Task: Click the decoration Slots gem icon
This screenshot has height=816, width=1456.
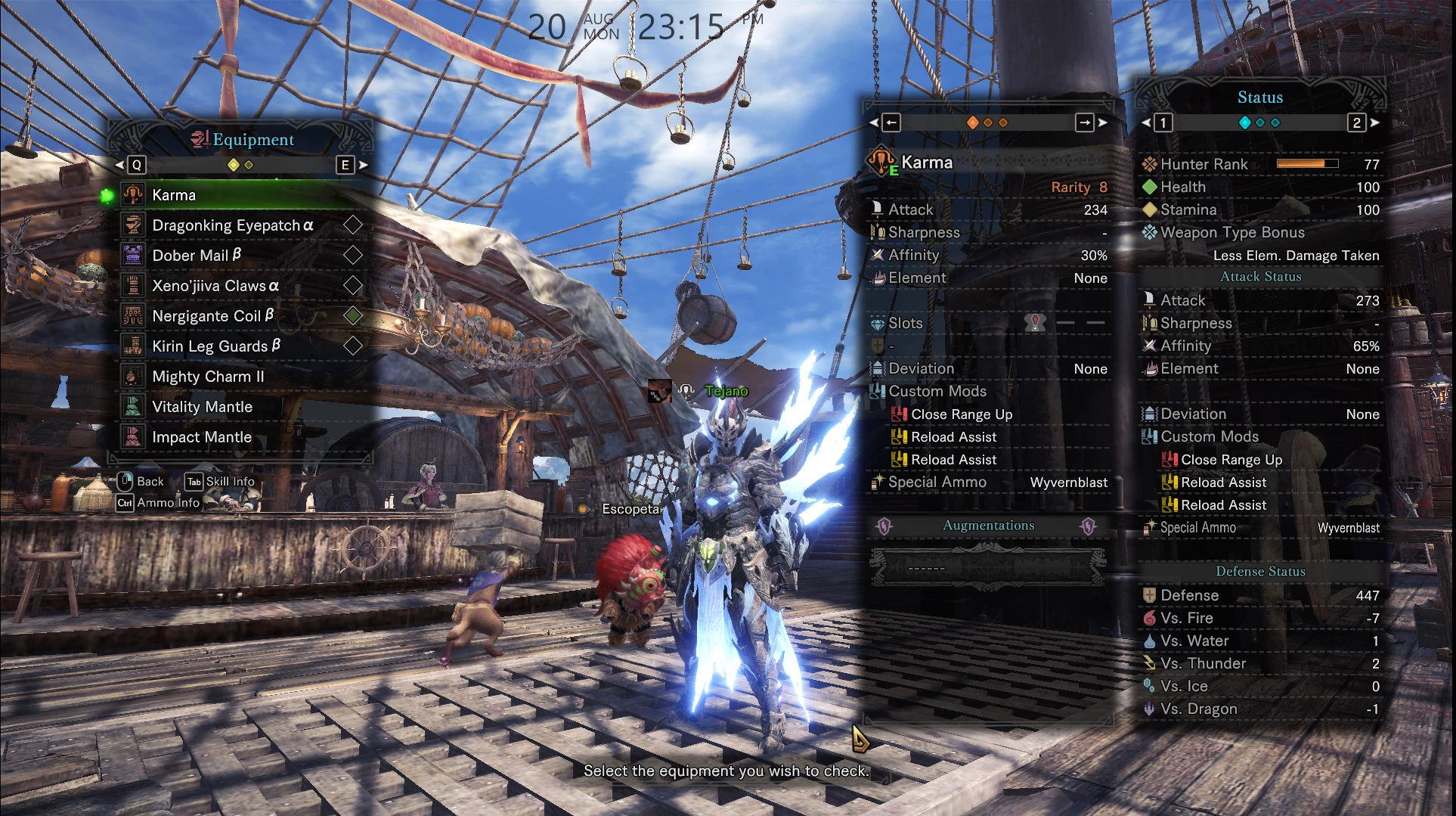Action: (878, 323)
